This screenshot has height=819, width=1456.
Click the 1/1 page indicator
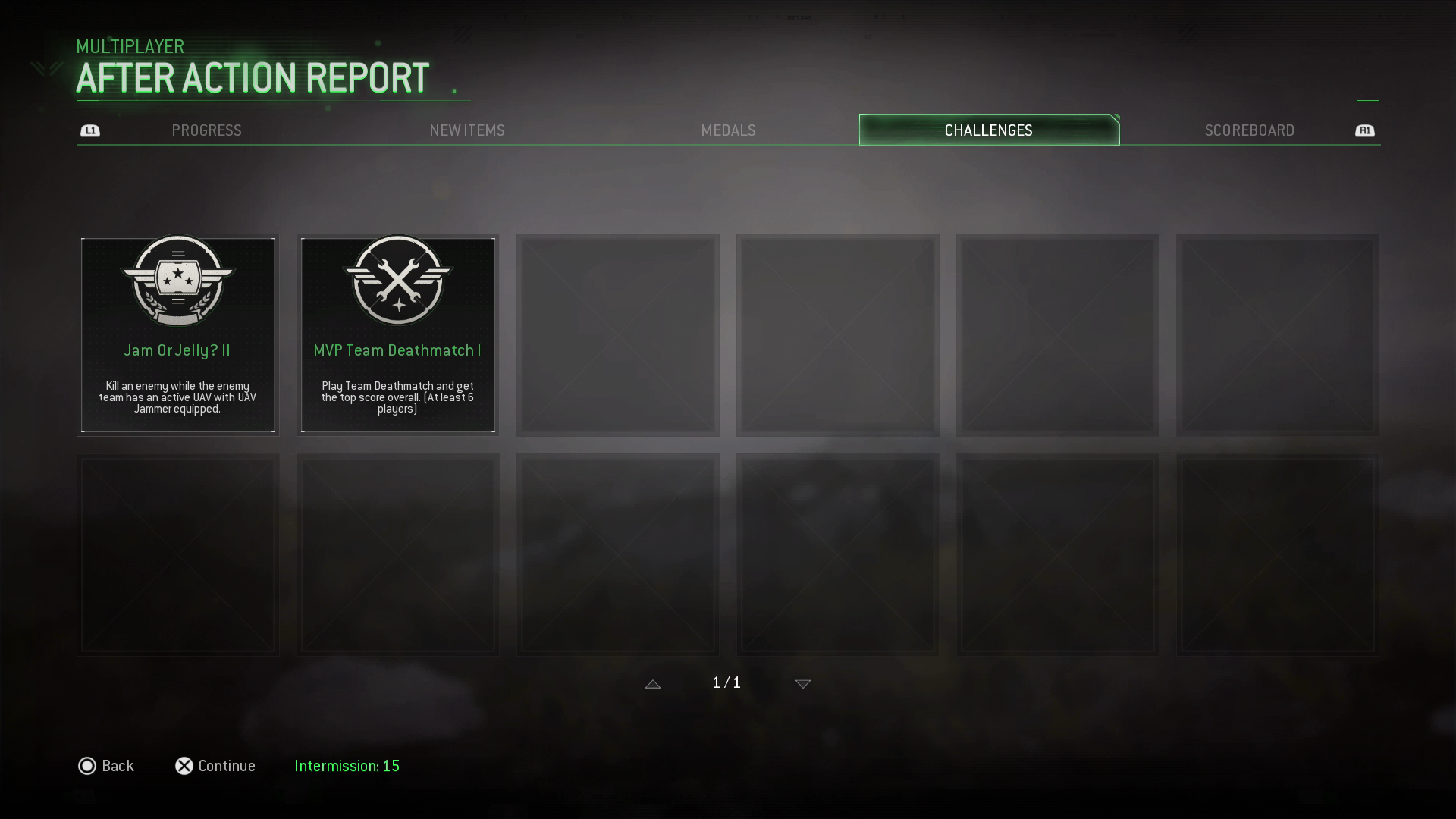click(727, 682)
